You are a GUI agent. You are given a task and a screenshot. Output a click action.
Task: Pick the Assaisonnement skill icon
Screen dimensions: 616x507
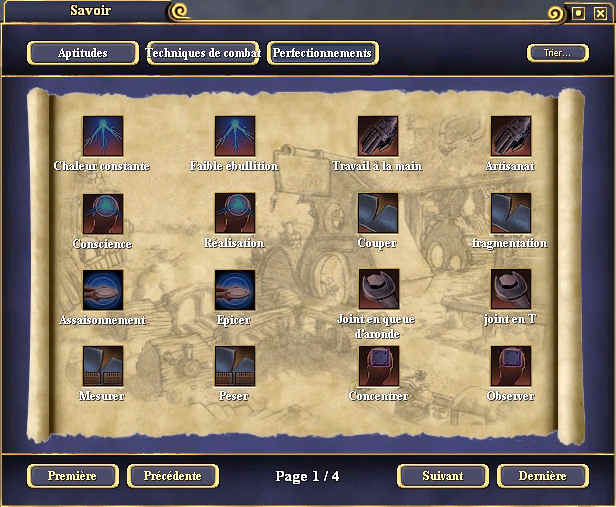click(x=103, y=290)
